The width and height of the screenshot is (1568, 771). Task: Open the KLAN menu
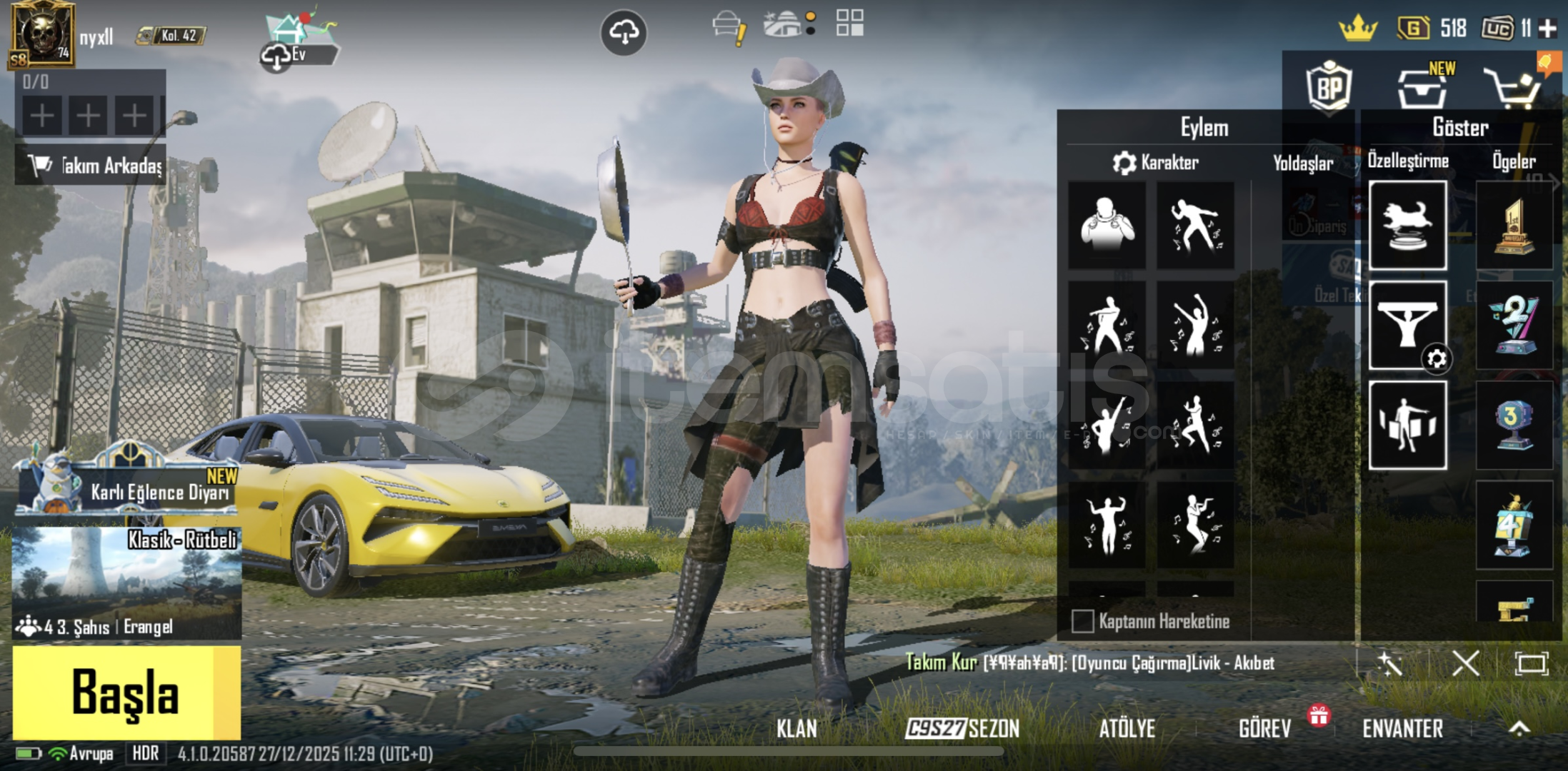tap(797, 729)
